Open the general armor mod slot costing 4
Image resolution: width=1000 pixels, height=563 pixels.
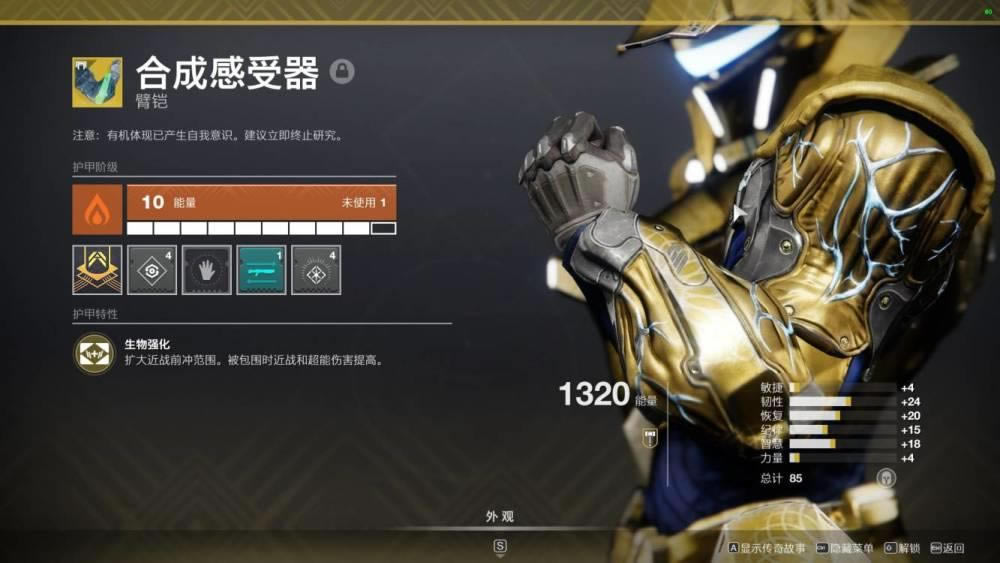tap(152, 270)
